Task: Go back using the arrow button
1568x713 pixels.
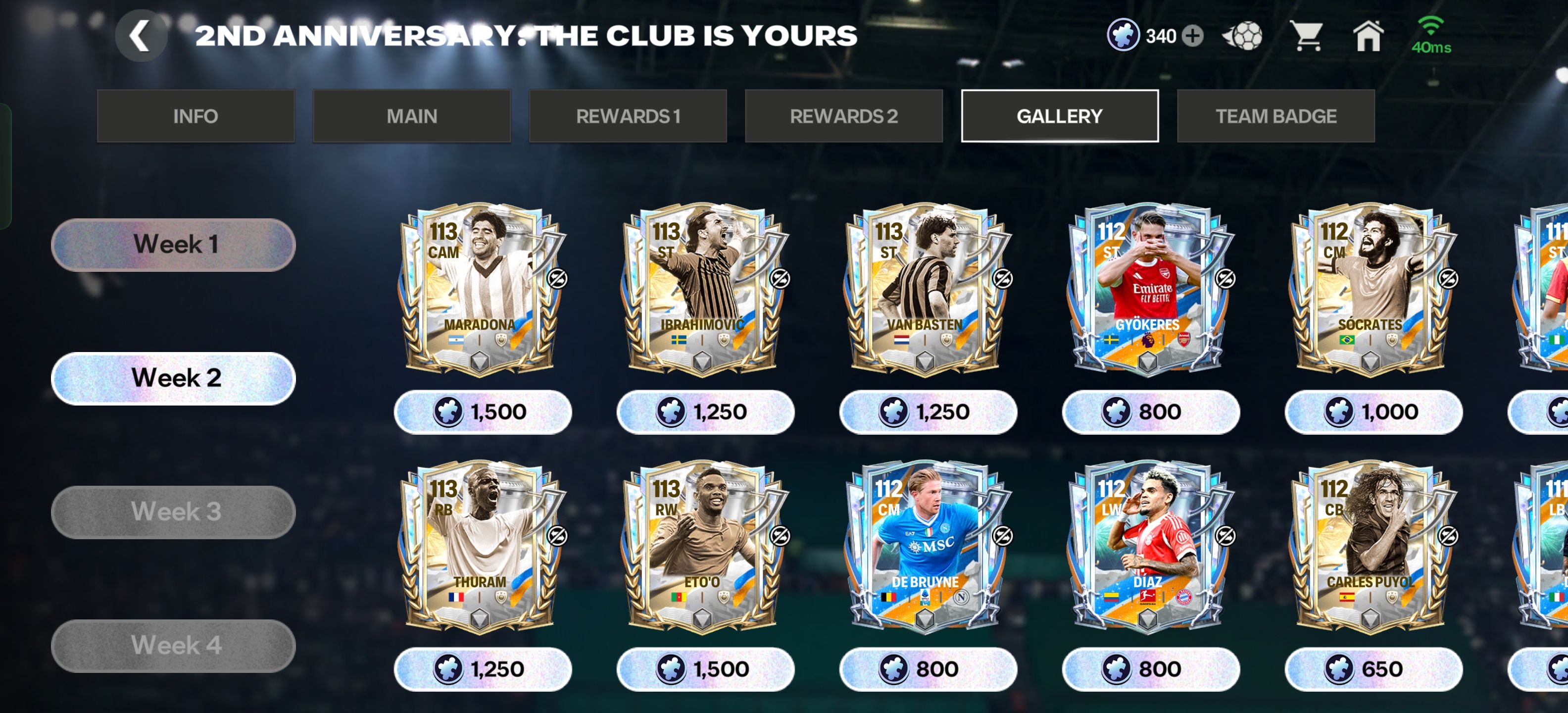Action: point(141,36)
